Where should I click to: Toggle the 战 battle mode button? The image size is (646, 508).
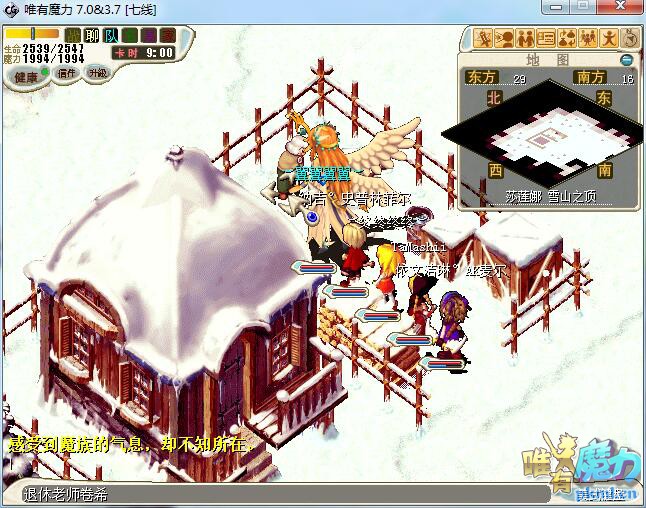(x=72, y=35)
